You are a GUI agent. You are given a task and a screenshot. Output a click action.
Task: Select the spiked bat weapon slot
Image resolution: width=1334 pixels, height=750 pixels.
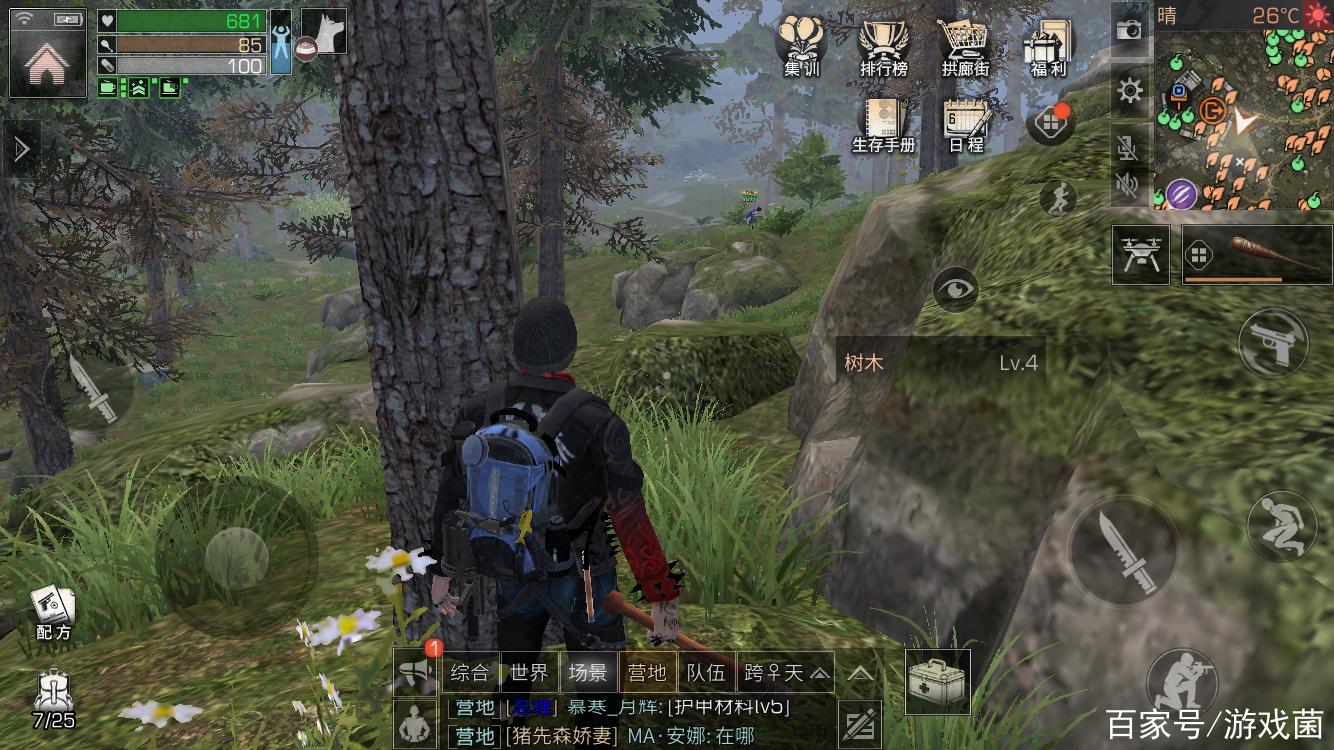[1257, 255]
